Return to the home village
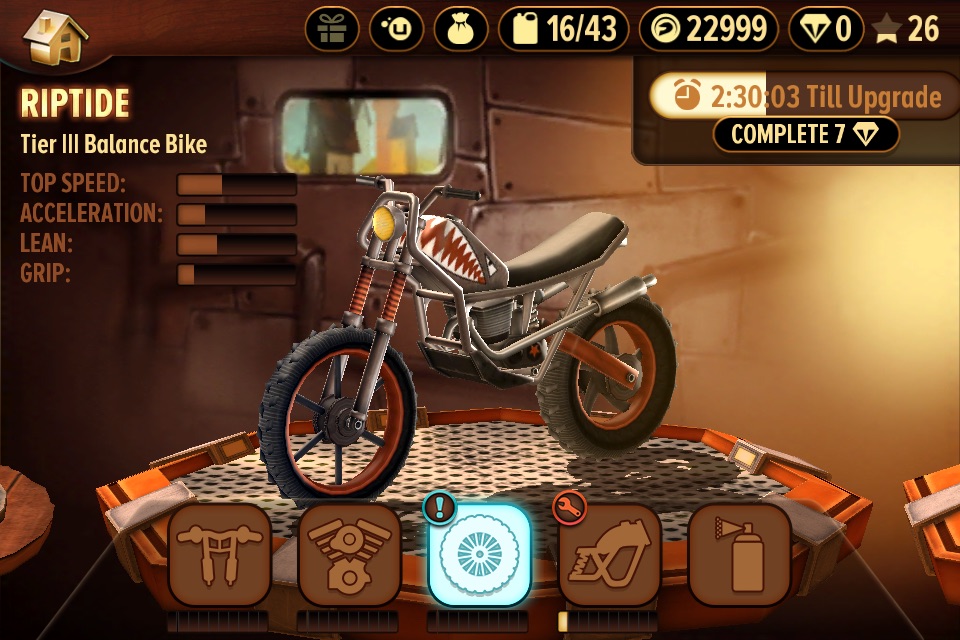This screenshot has height=640, width=960. click(x=54, y=36)
